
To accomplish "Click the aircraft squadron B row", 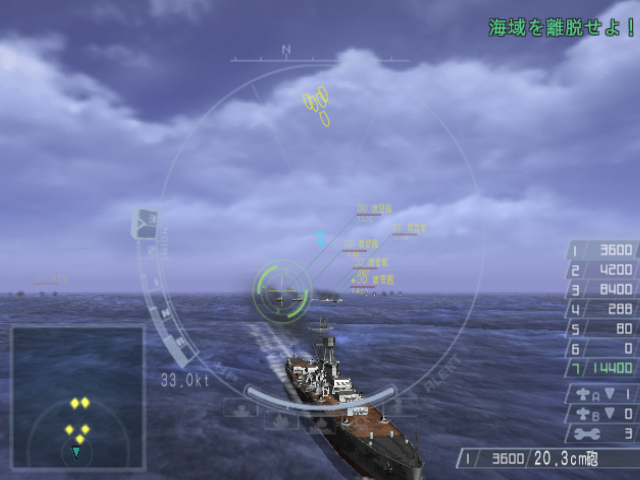I will pyautogui.click(x=603, y=413).
